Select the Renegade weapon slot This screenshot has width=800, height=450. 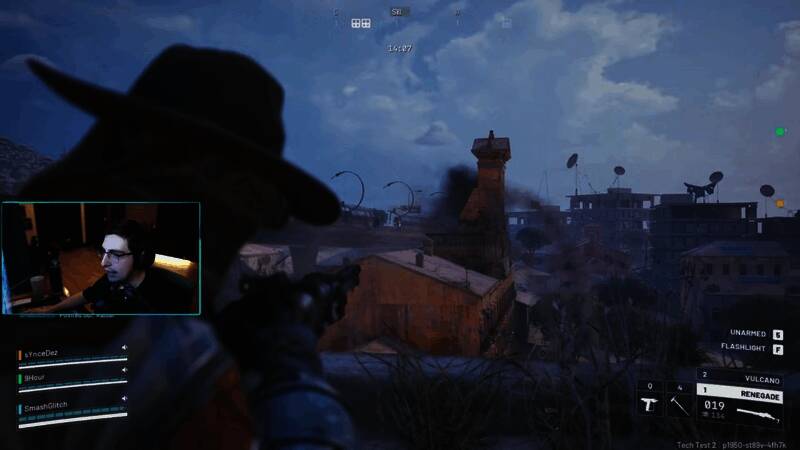(739, 395)
